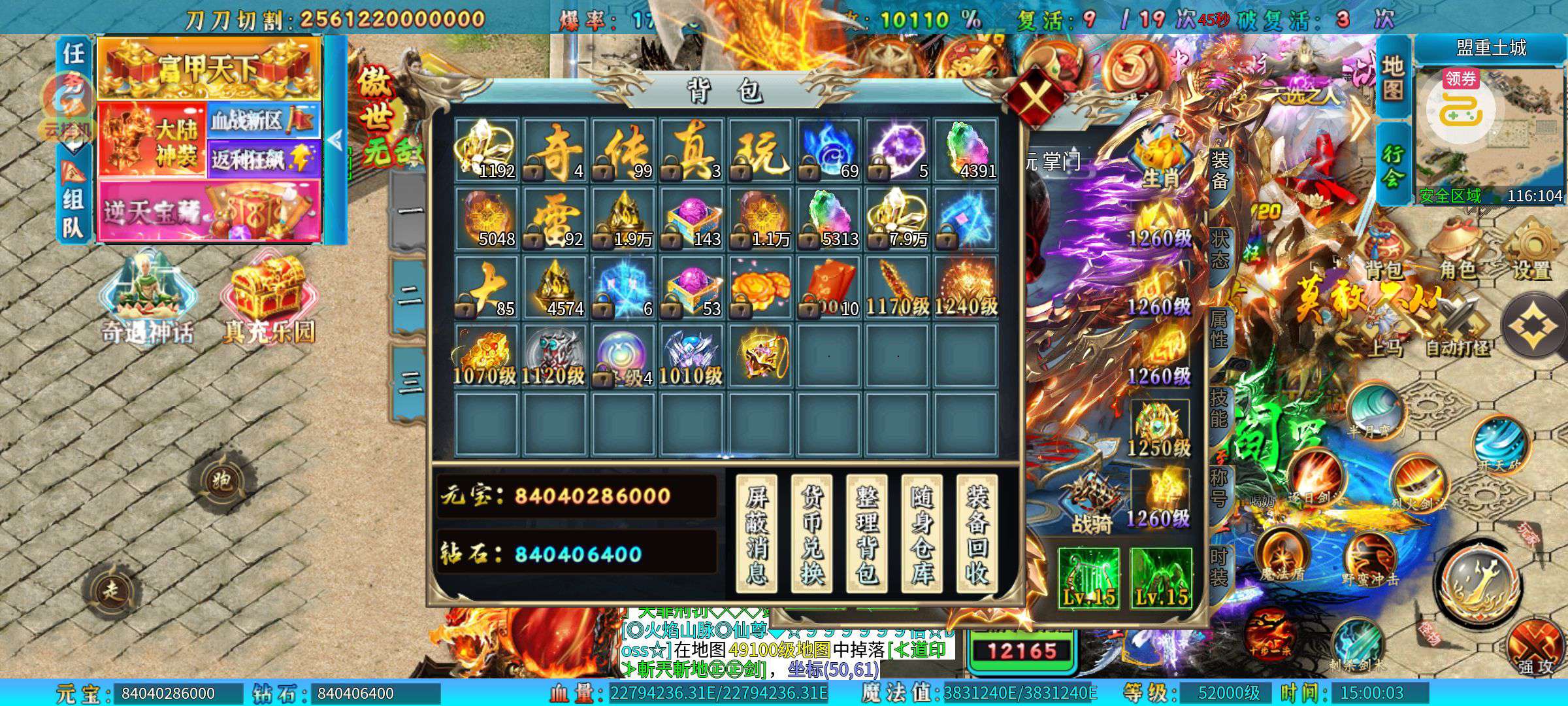Open 货币兑换 currency exchange

(x=811, y=534)
